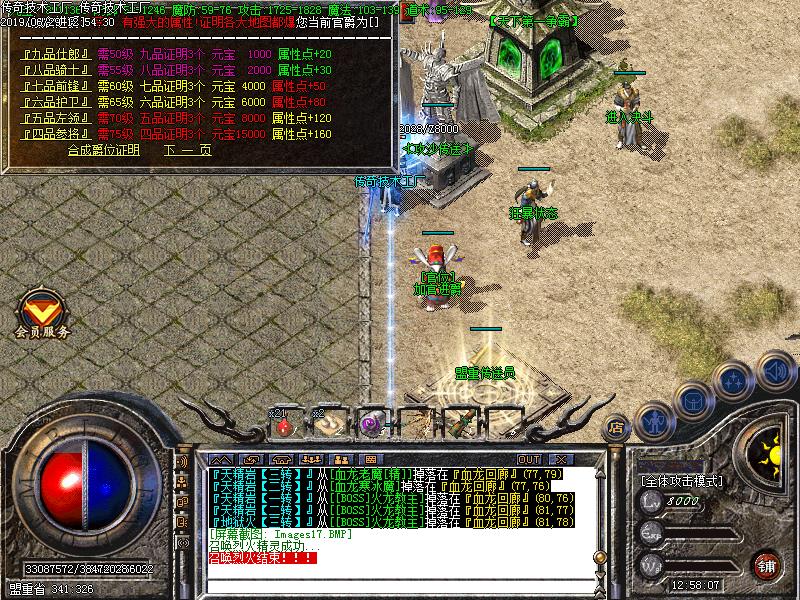Open the 店 shop button
Viewport: 800px width, 600px height.
(616, 428)
